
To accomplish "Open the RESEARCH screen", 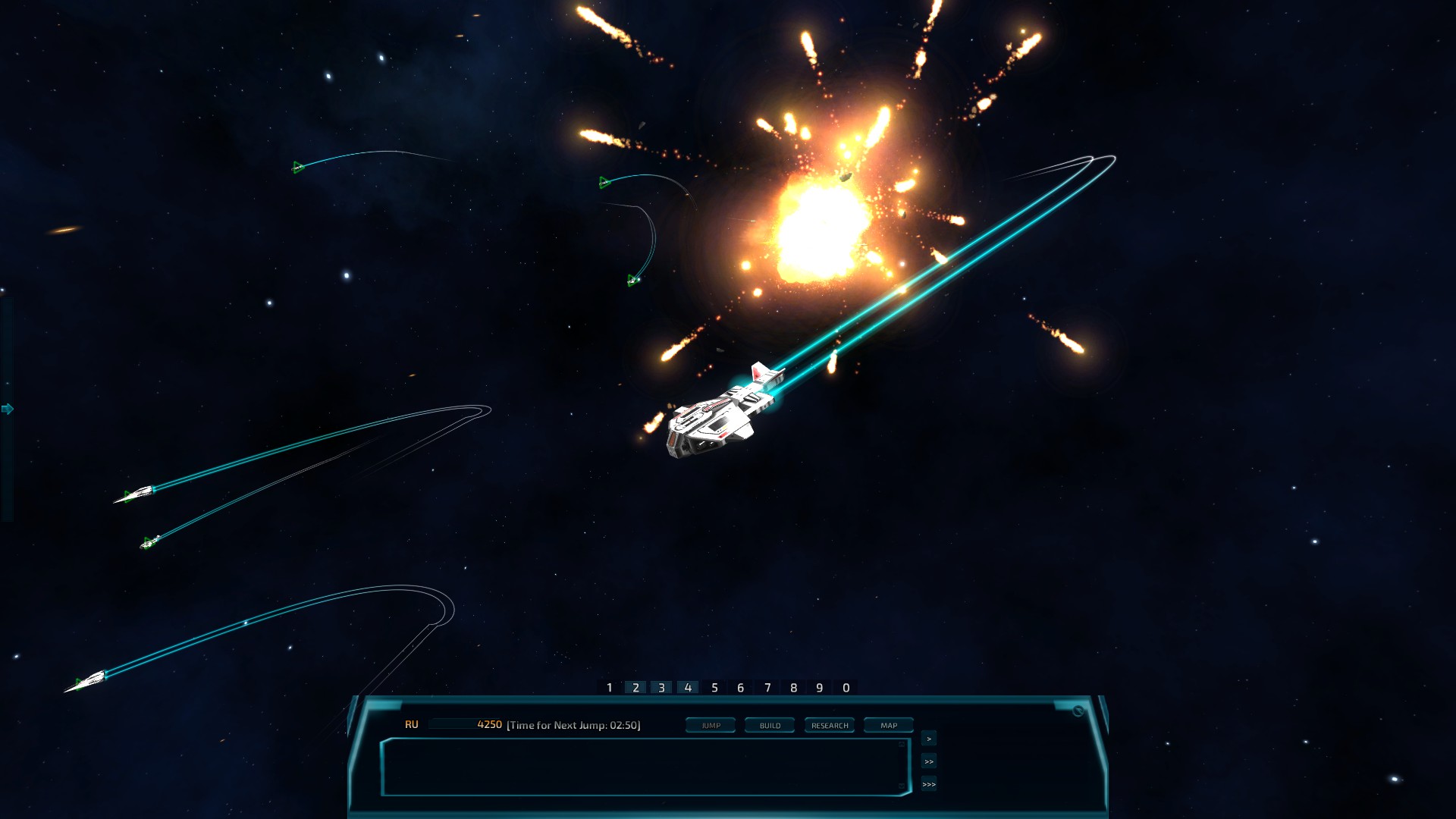I will 830,725.
